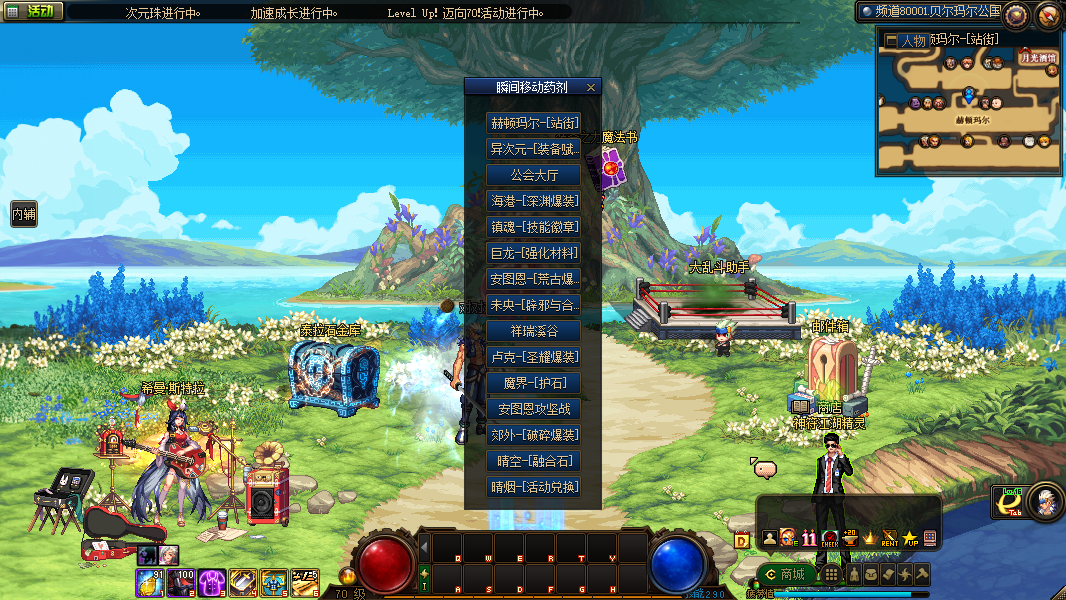Open the grid menu button beside 商城
The height and width of the screenshot is (600, 1066).
click(x=831, y=574)
